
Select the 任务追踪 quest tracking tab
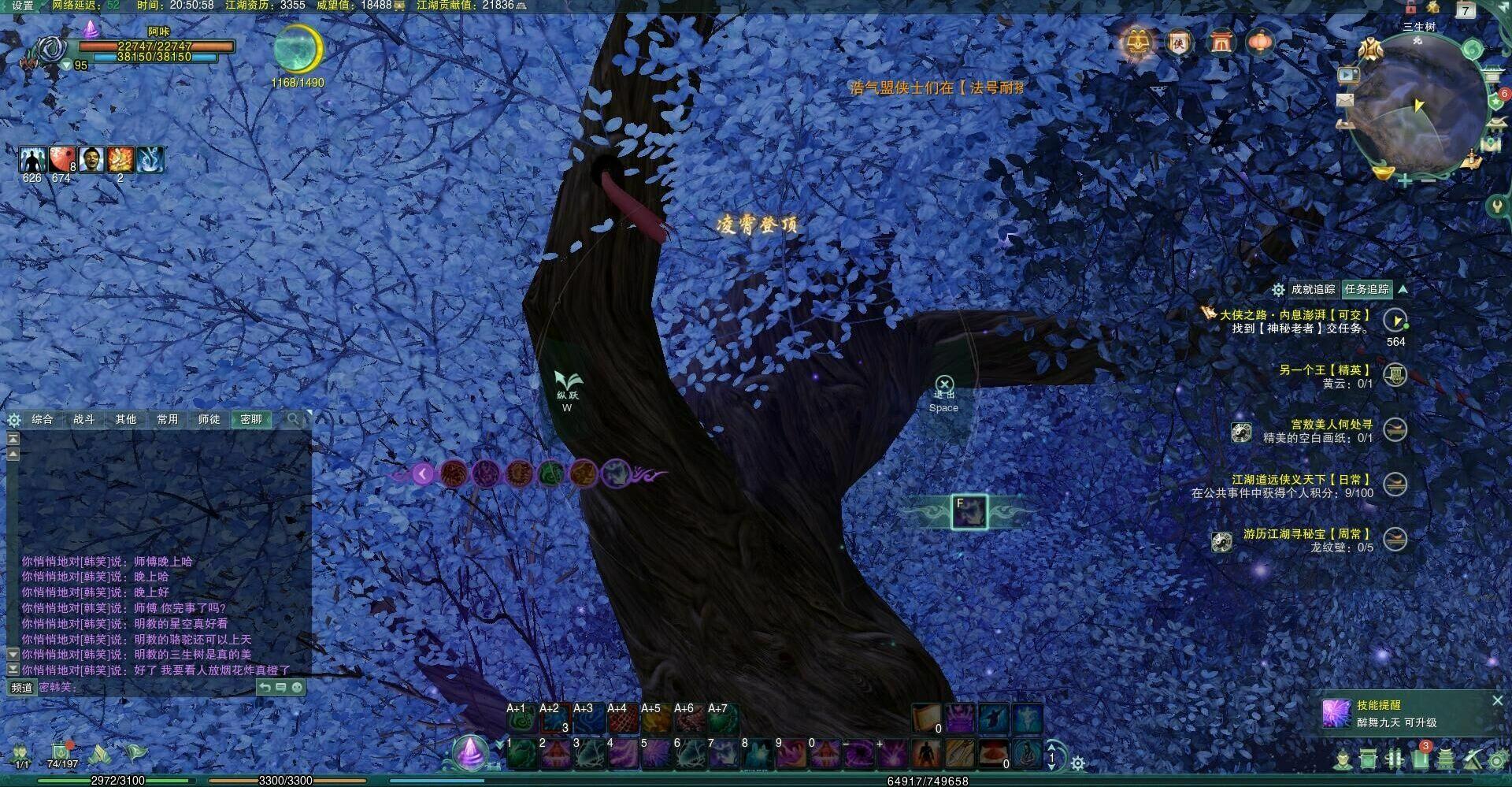(x=1366, y=289)
